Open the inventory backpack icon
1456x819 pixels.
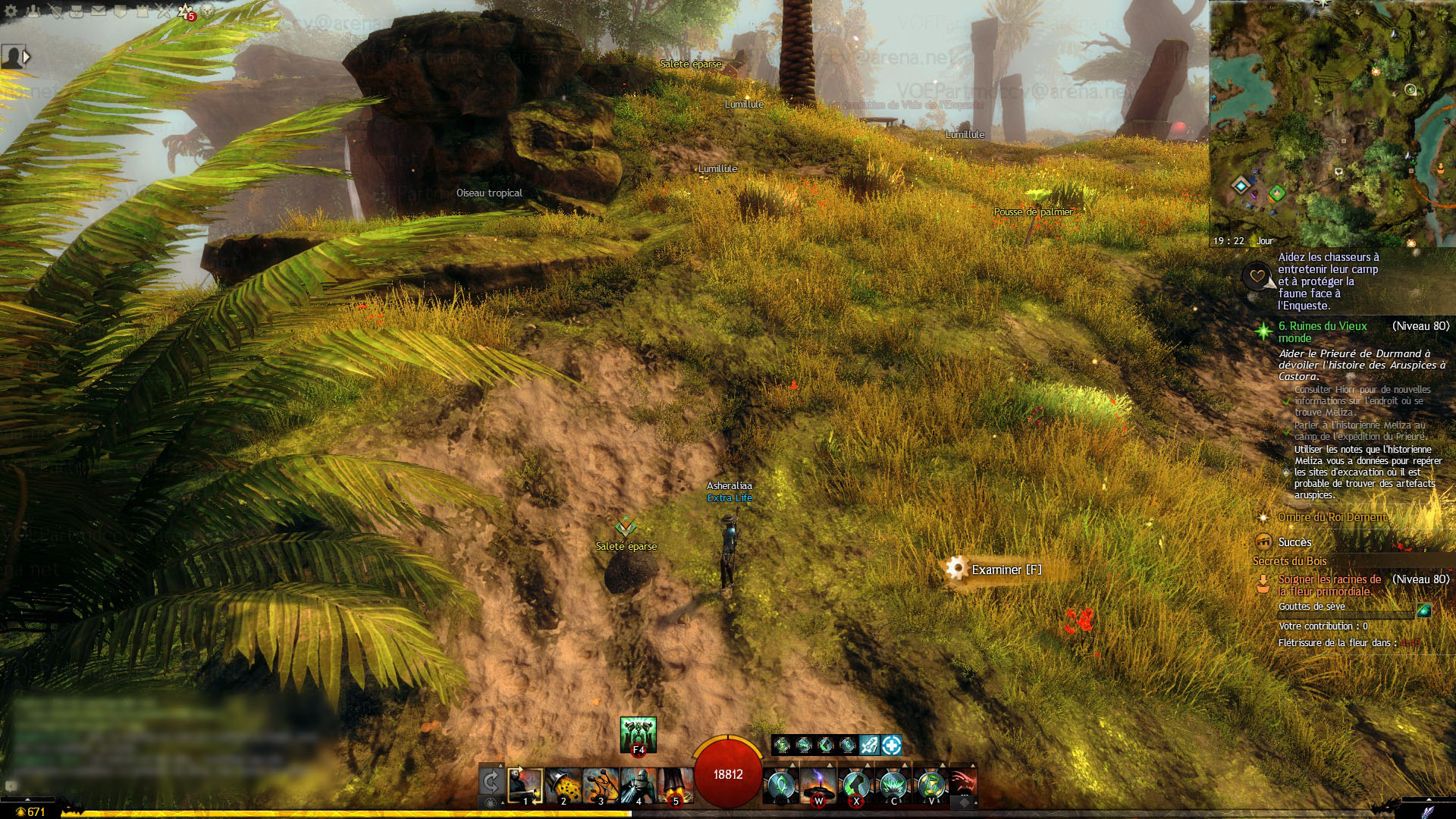pos(77,11)
